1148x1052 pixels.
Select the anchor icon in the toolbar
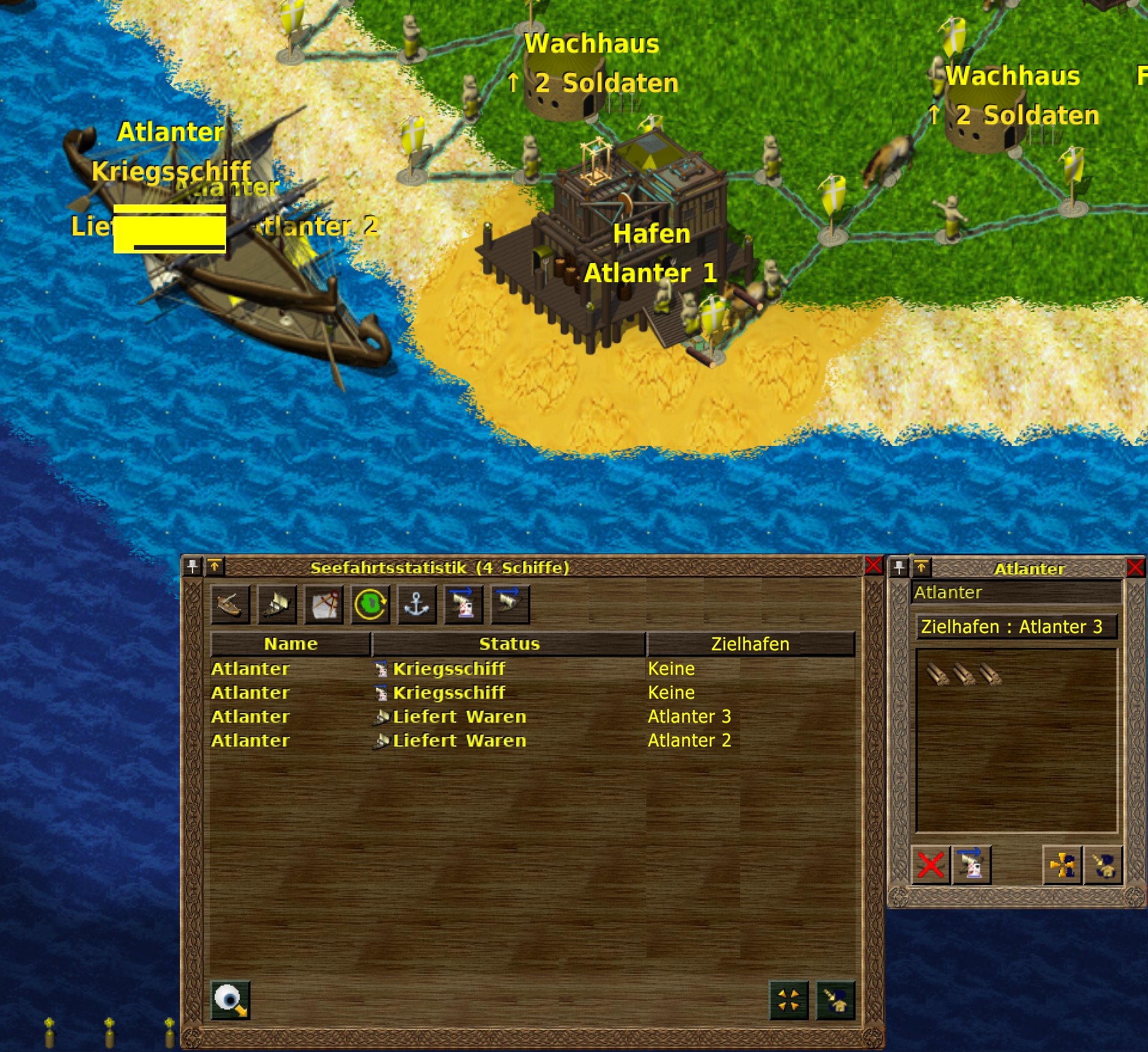coord(417,604)
